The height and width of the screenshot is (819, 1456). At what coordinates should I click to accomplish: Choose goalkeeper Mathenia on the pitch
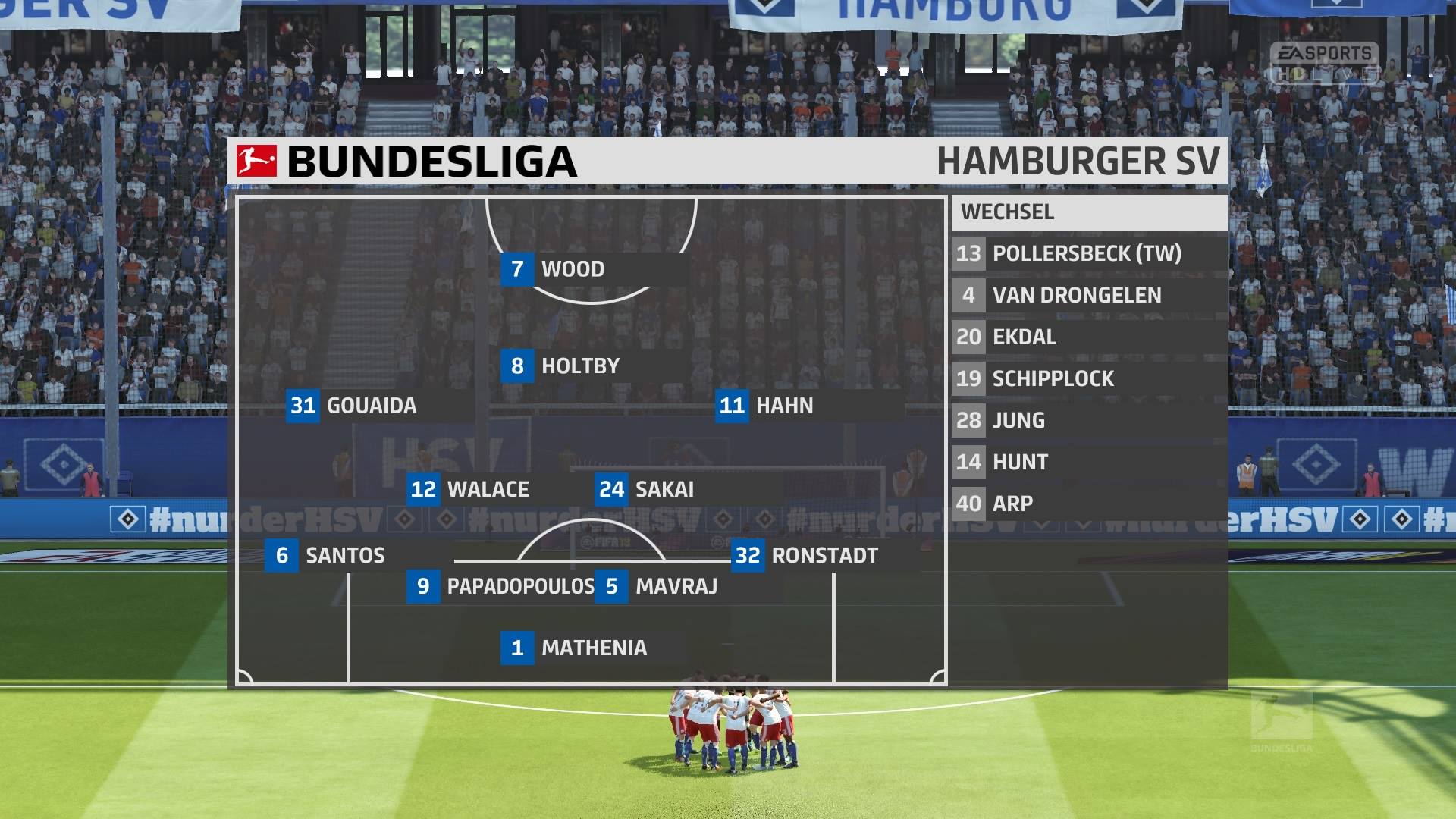pyautogui.click(x=593, y=648)
